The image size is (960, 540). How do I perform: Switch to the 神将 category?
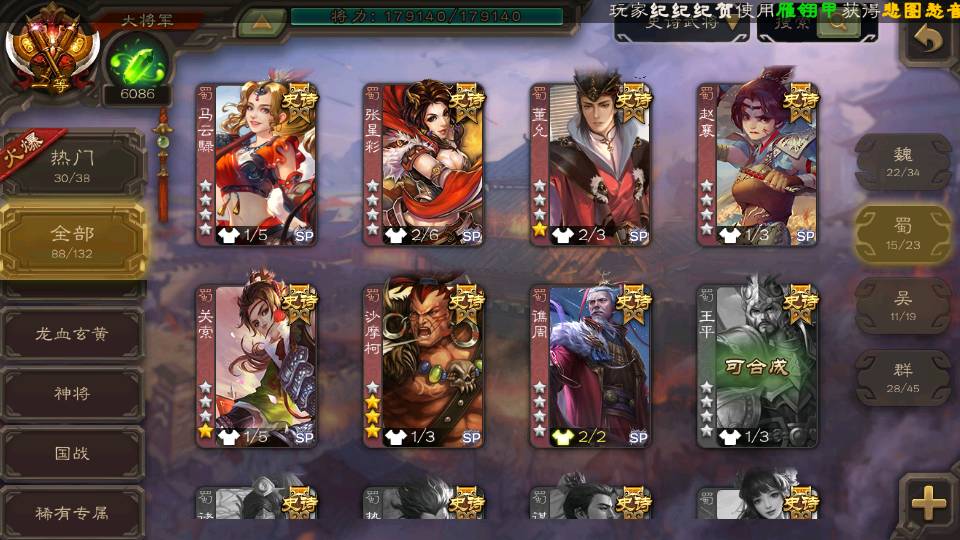point(72,393)
